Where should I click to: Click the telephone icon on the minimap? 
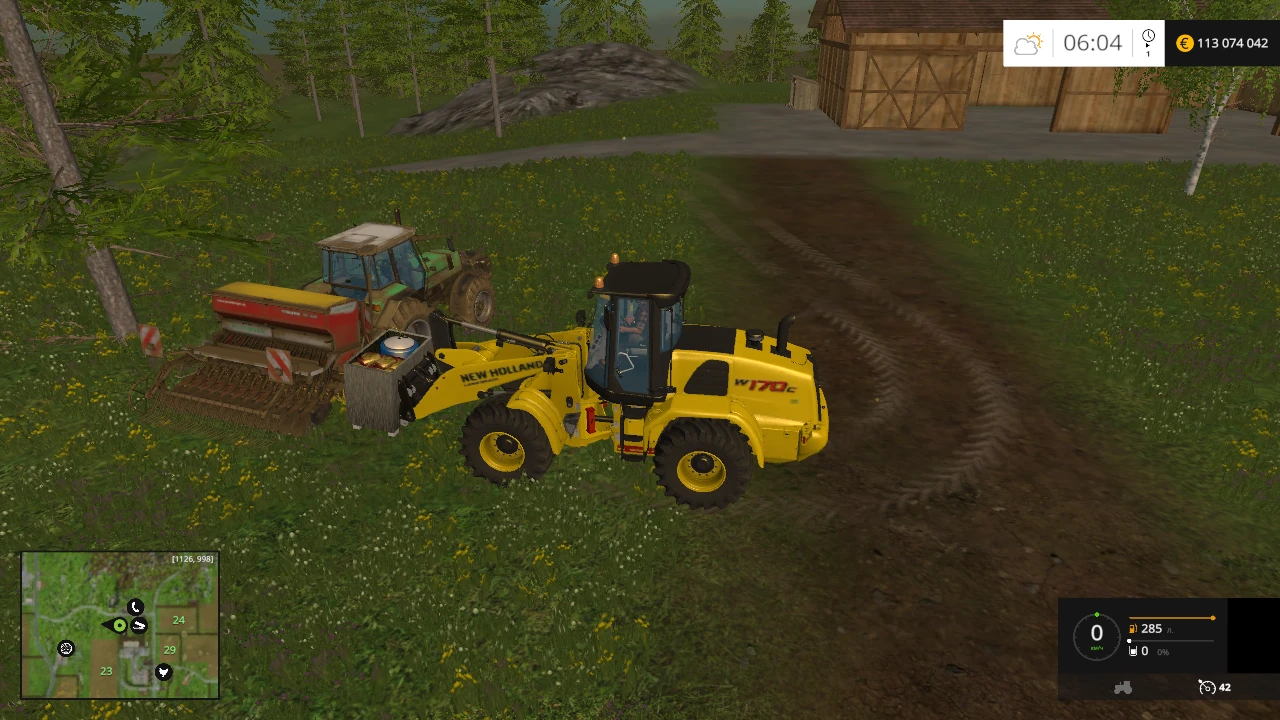coord(136,606)
